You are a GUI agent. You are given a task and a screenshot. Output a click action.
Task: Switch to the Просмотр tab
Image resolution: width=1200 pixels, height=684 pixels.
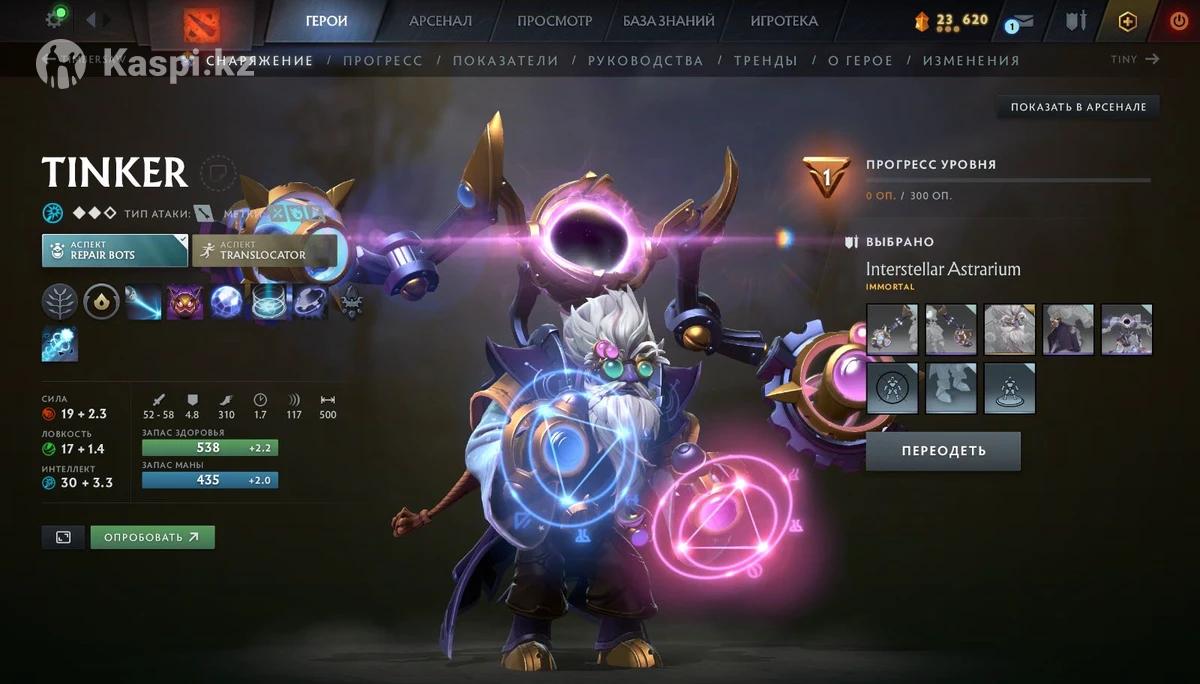[x=554, y=21]
